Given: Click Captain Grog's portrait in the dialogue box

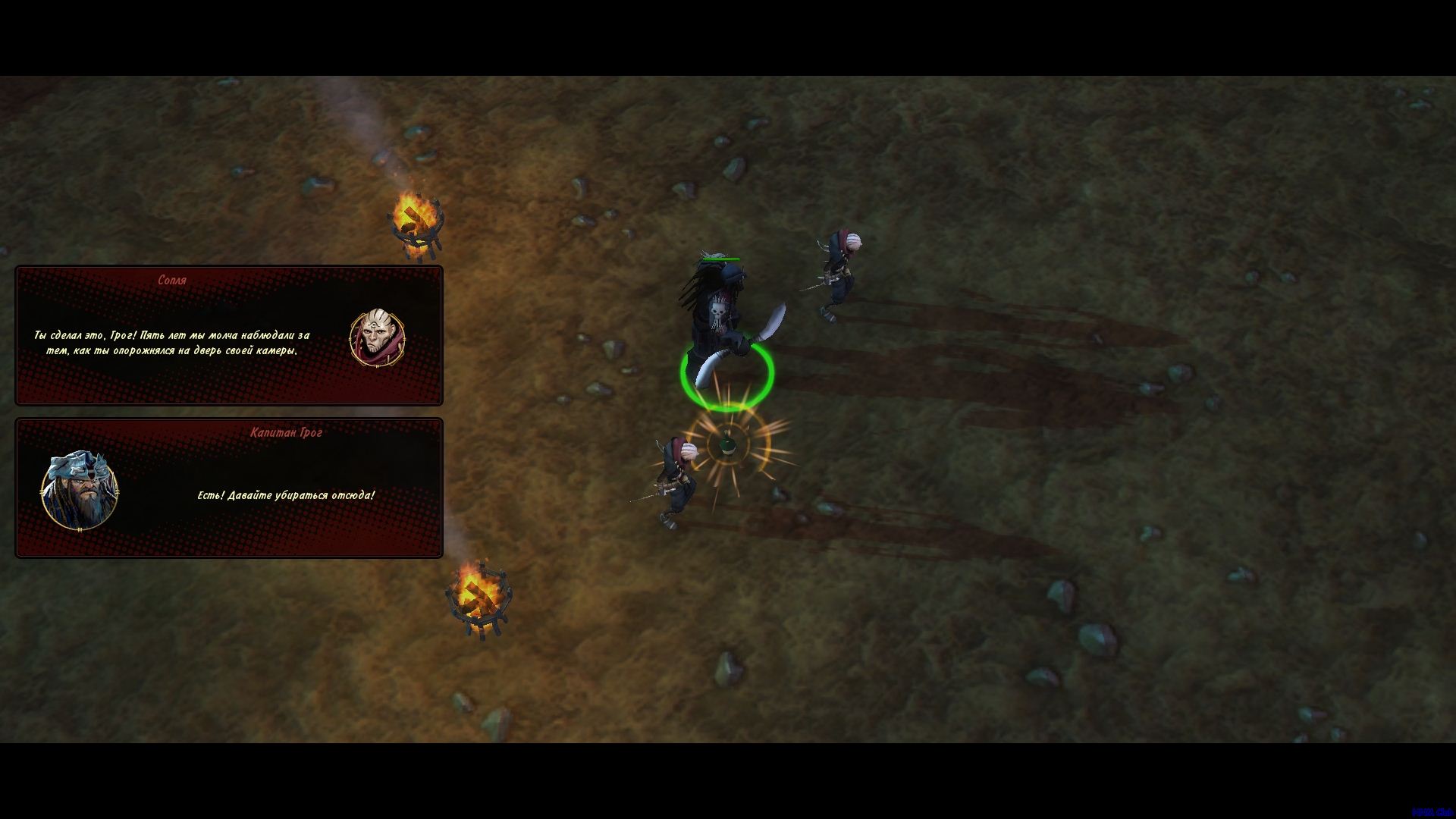Looking at the screenshot, I should [79, 490].
